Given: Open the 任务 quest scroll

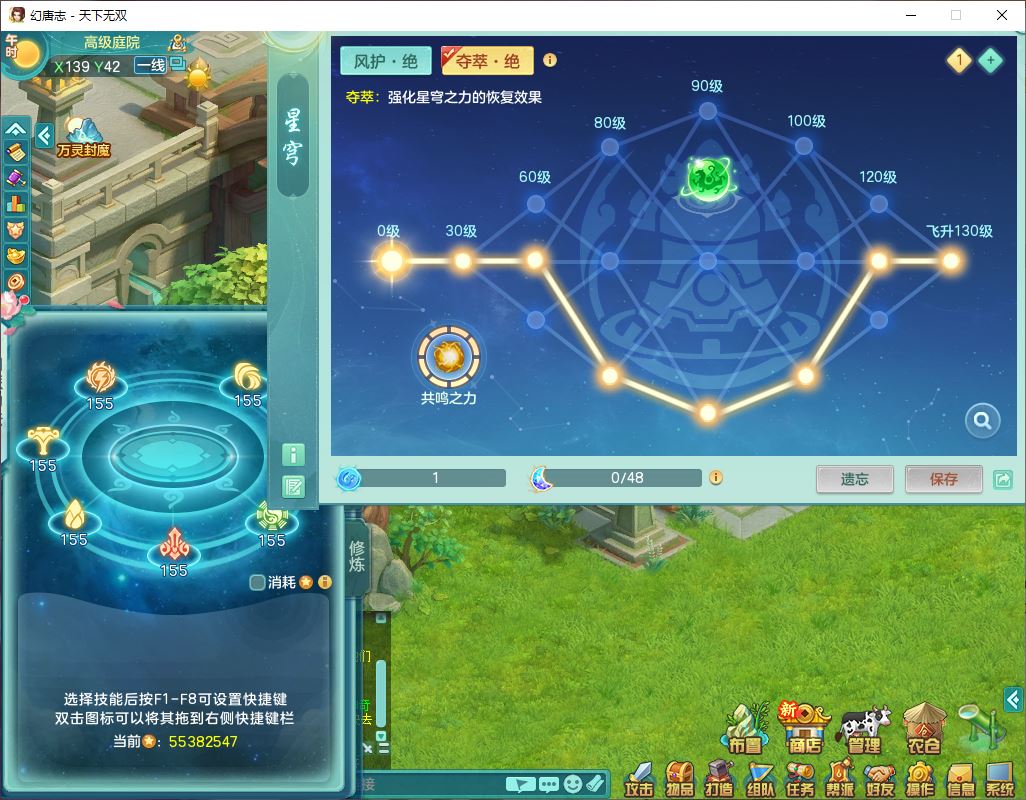Looking at the screenshot, I should (799, 779).
